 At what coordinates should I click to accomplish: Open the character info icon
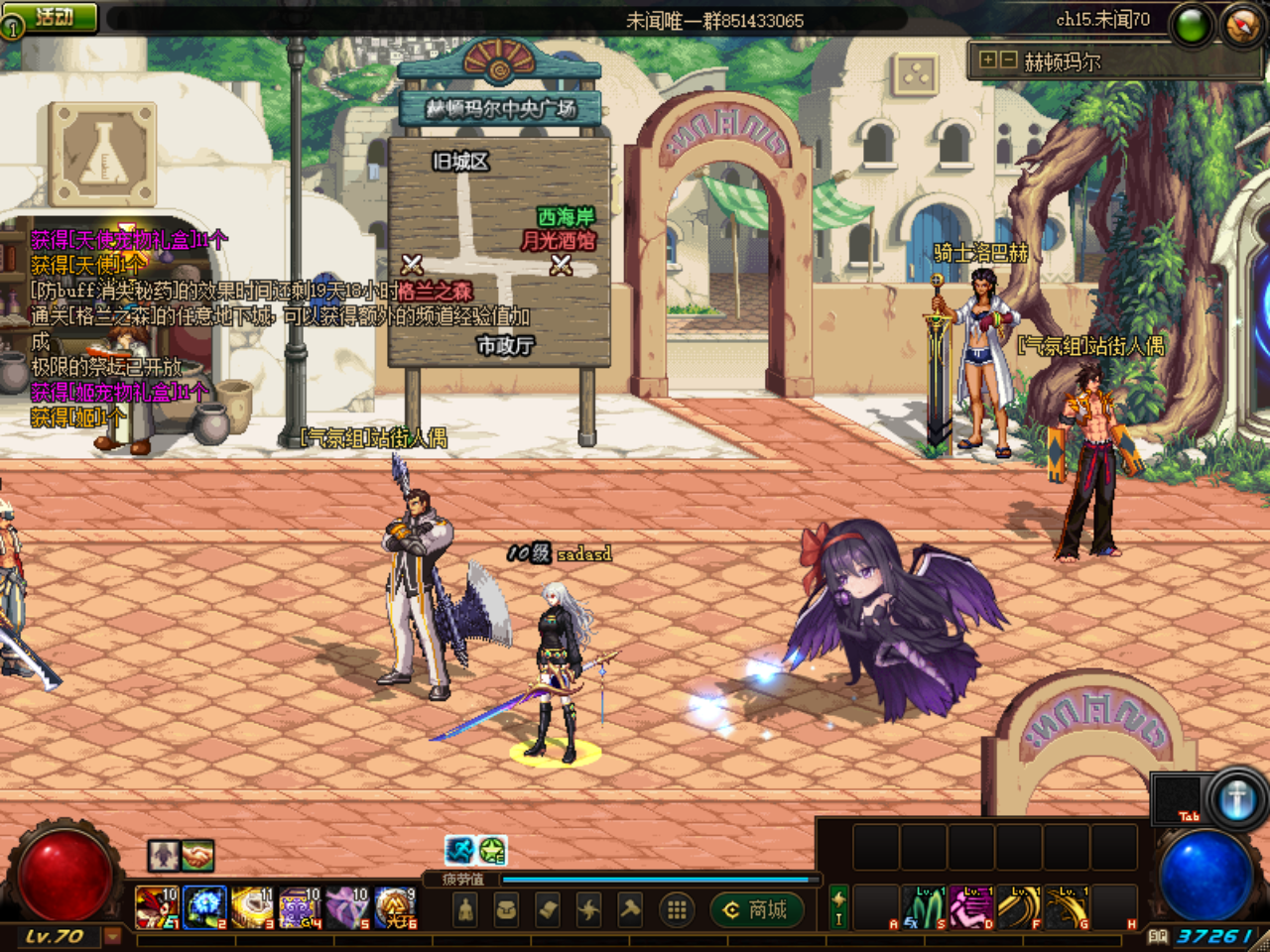tap(464, 907)
